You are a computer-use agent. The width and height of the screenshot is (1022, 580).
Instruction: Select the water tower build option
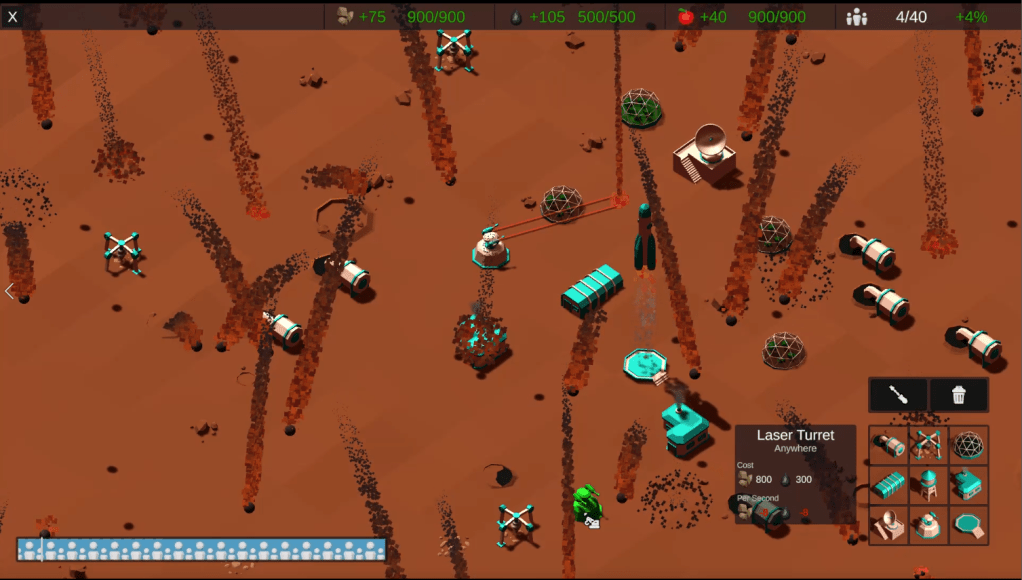coord(929,485)
